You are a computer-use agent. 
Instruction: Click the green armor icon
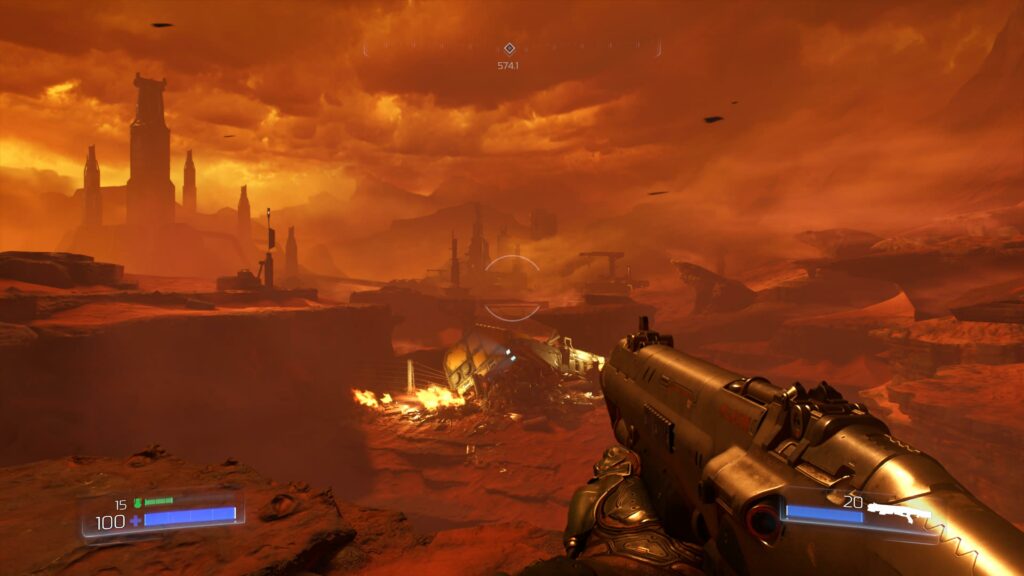click(137, 503)
